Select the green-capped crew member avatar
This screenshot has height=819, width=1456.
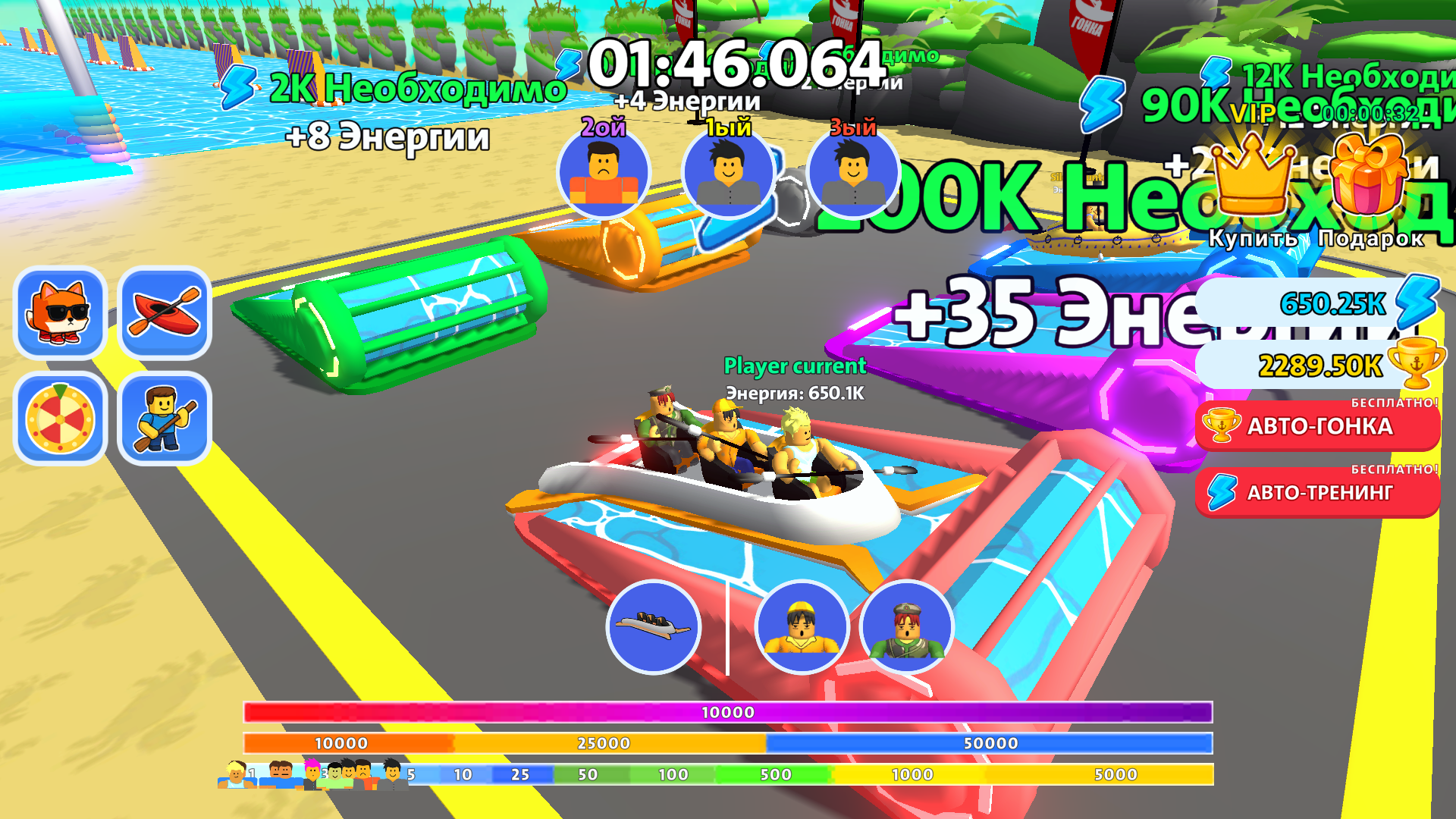click(906, 627)
